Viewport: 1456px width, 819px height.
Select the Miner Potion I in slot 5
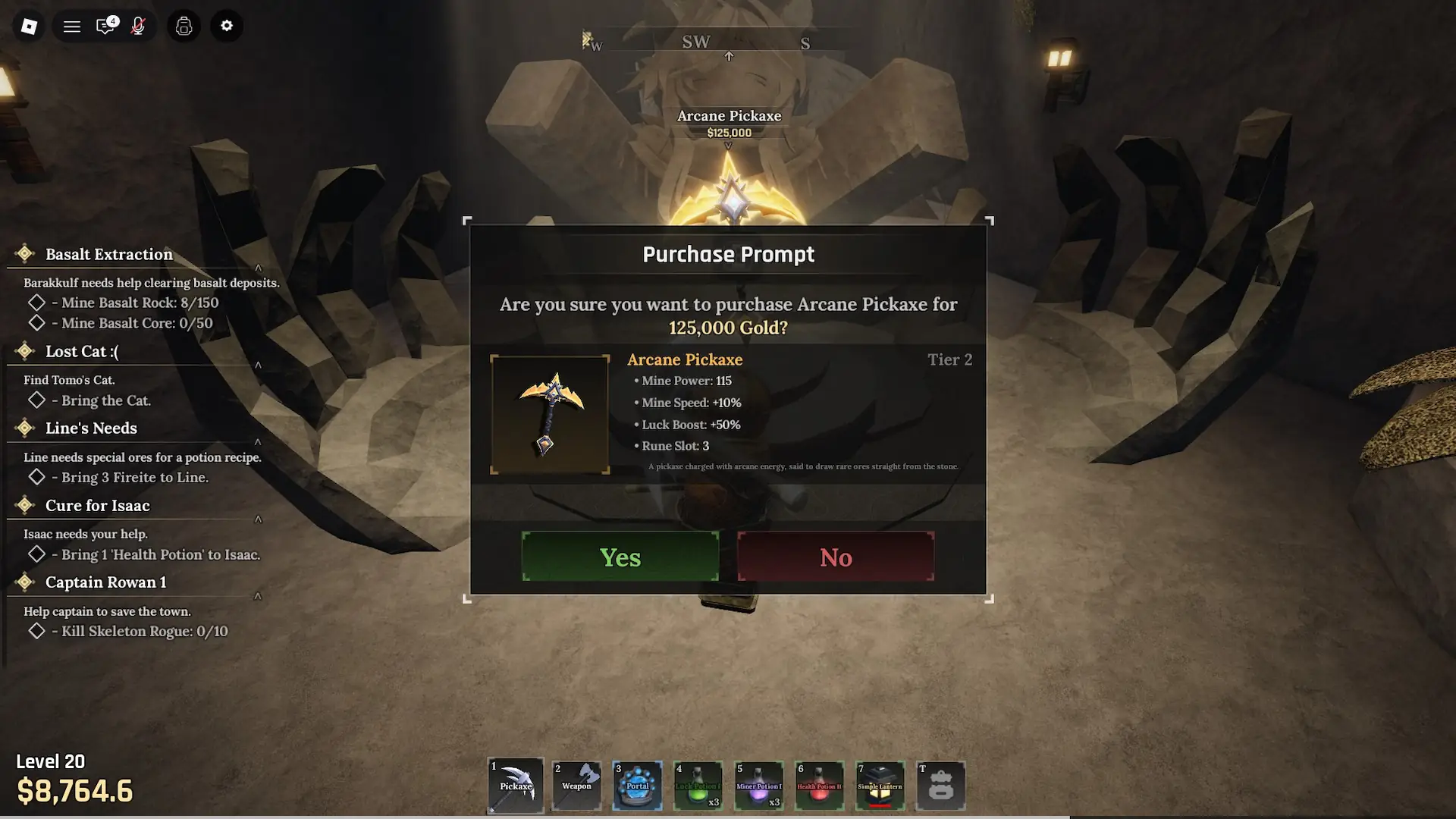point(758,786)
